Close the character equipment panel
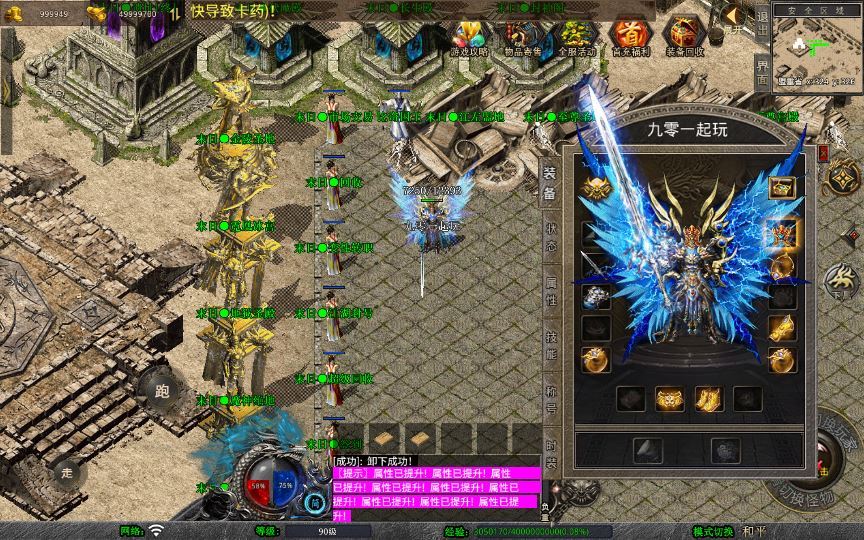 [824, 153]
